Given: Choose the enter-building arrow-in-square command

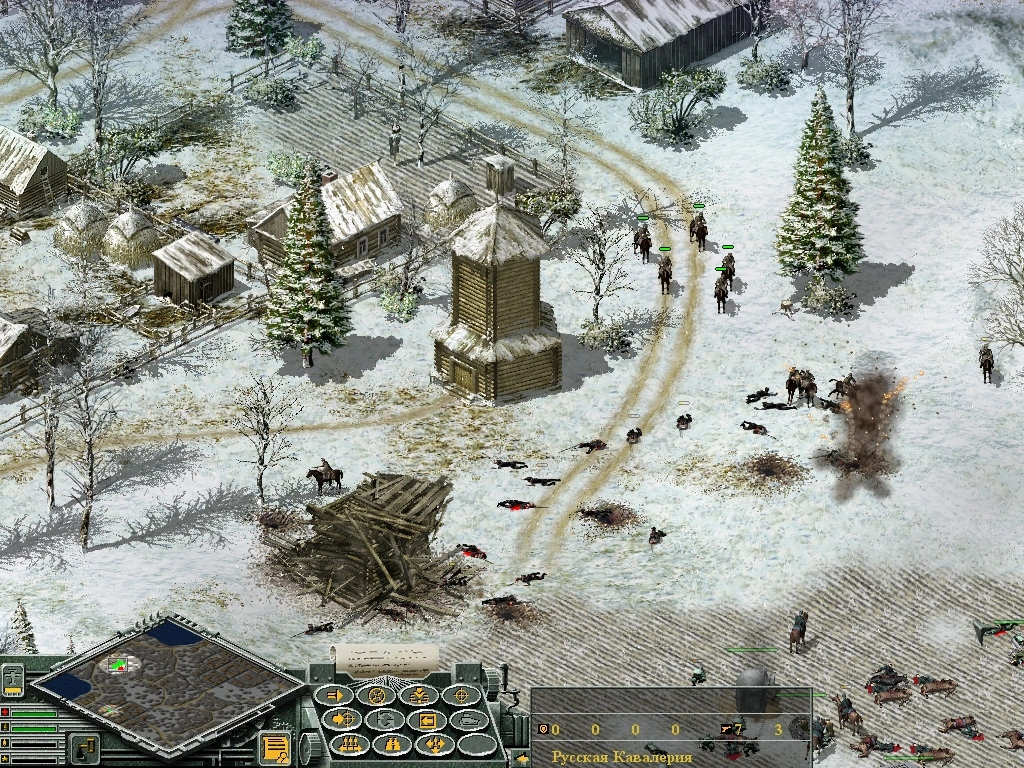Looking at the screenshot, I should [x=428, y=719].
